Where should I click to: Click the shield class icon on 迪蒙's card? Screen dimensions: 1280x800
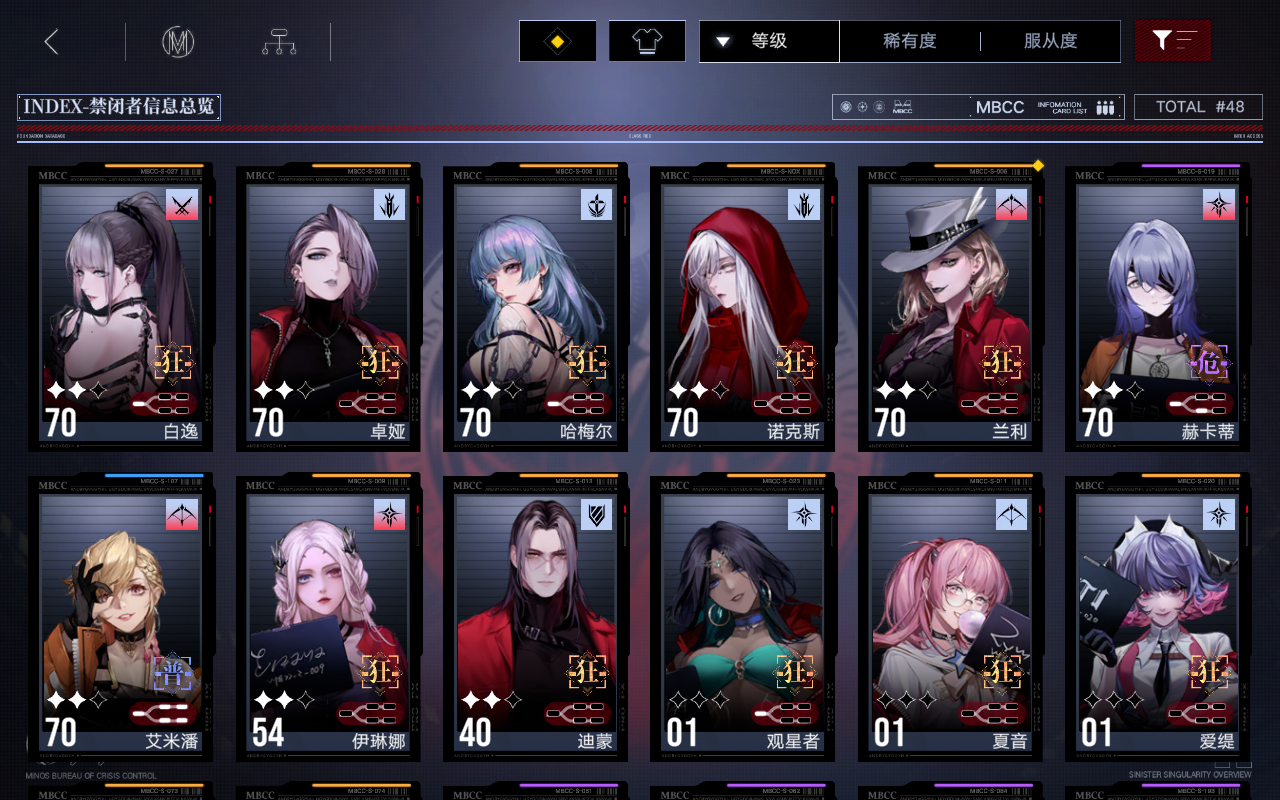pyautogui.click(x=597, y=516)
